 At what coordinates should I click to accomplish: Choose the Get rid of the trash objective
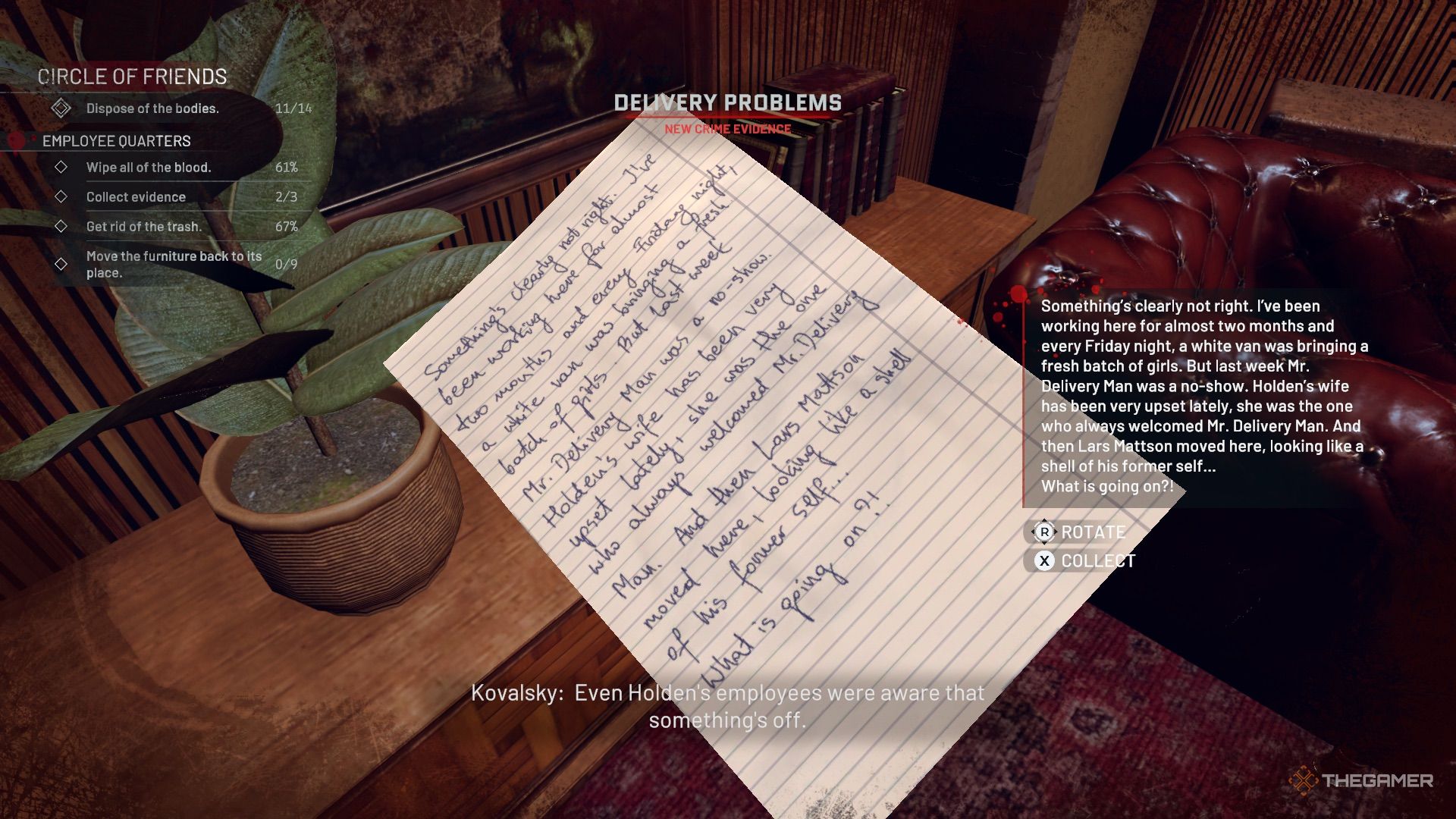144,226
